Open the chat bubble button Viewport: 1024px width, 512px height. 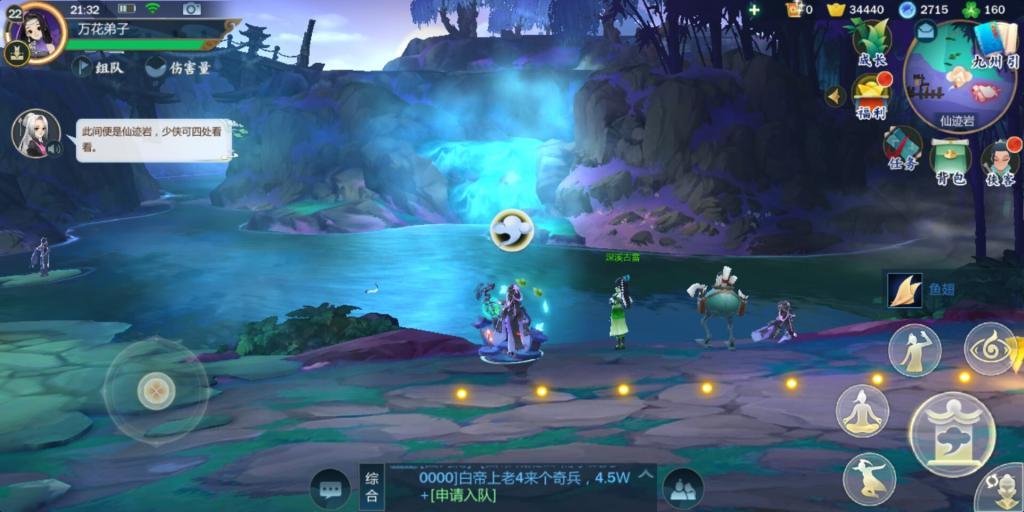click(330, 489)
